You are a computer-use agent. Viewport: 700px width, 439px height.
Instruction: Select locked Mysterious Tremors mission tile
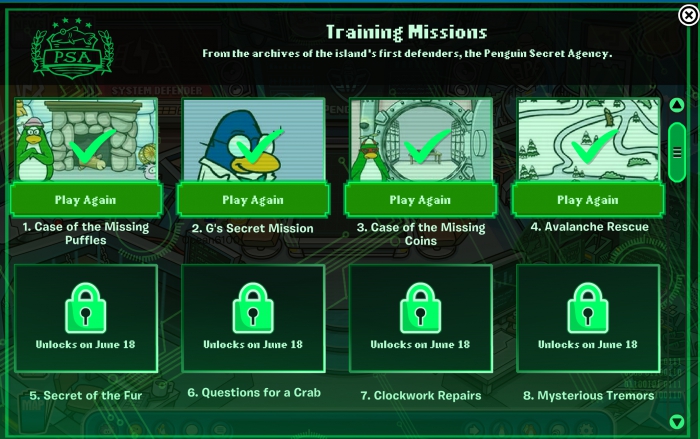(x=588, y=322)
